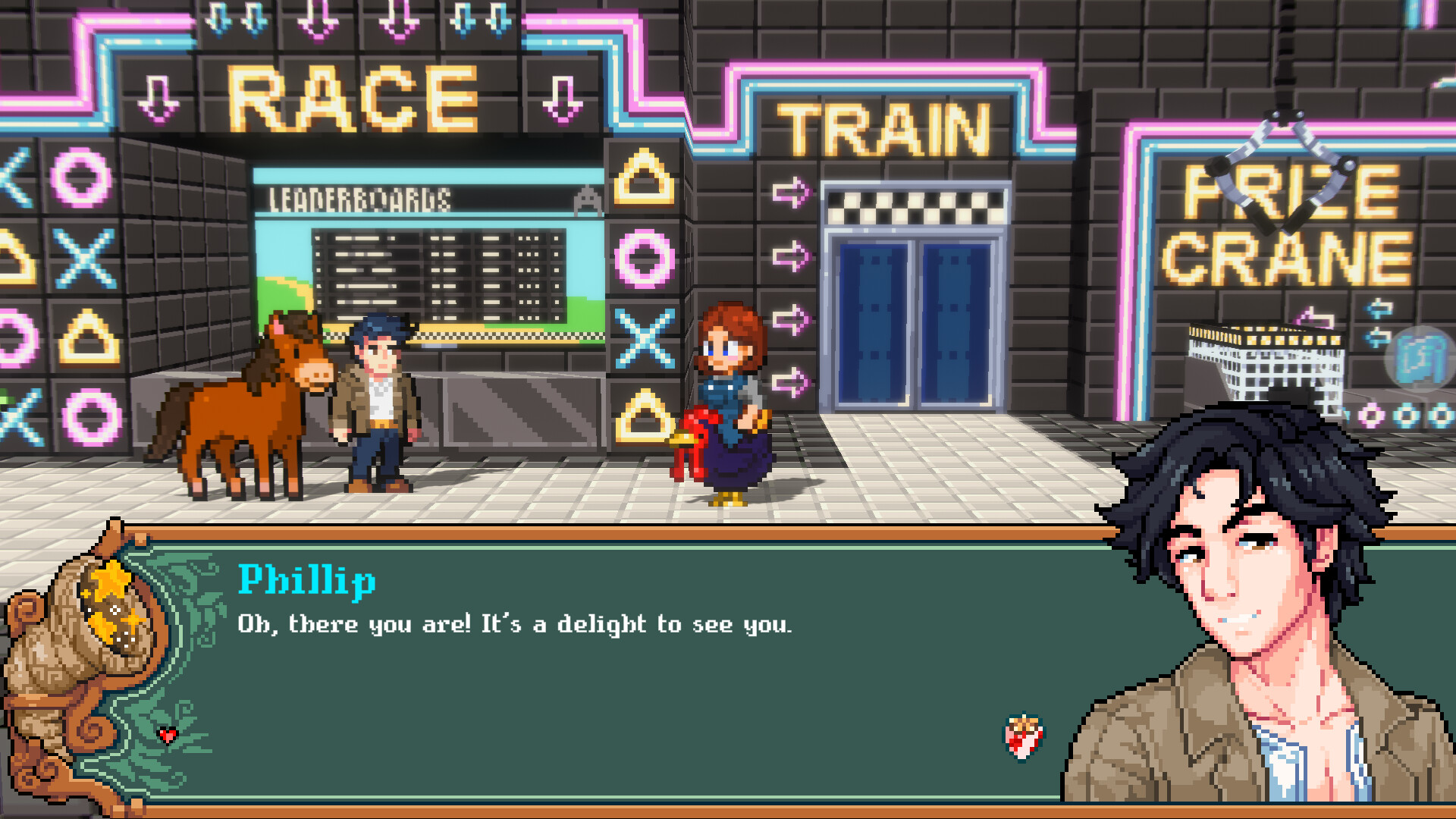Click the downward arrow above the RACE sign
This screenshot has height=819, width=1456.
coord(318,19)
